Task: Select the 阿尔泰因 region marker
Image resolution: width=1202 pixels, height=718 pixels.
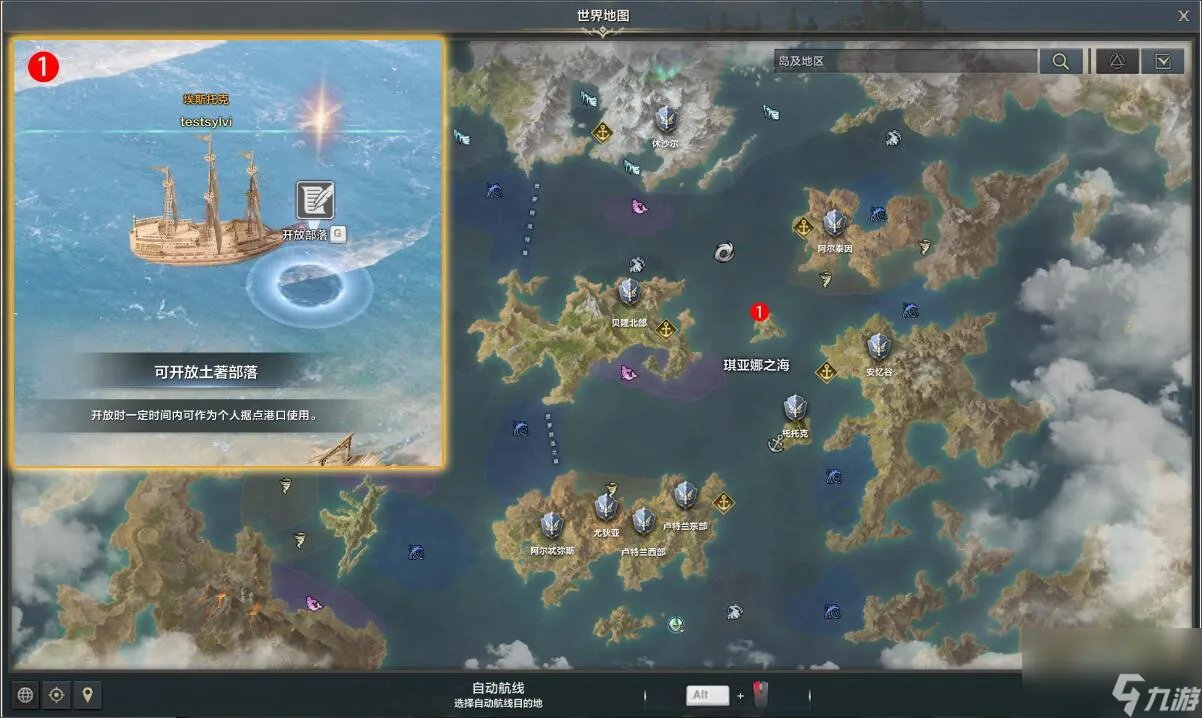Action: pos(834,224)
